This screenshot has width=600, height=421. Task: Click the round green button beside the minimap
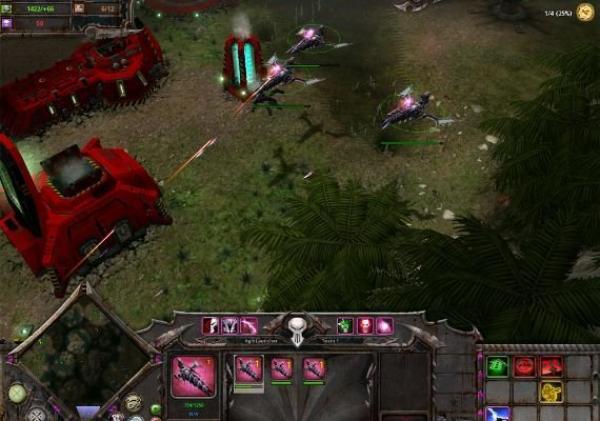pos(16,393)
